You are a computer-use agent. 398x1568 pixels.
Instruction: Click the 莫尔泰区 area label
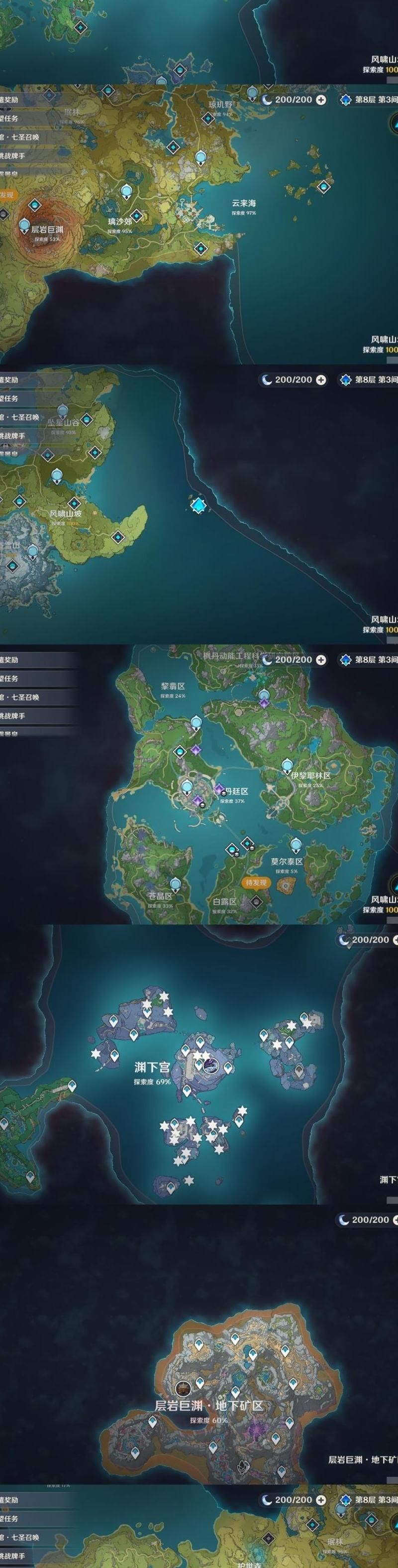coord(287,861)
